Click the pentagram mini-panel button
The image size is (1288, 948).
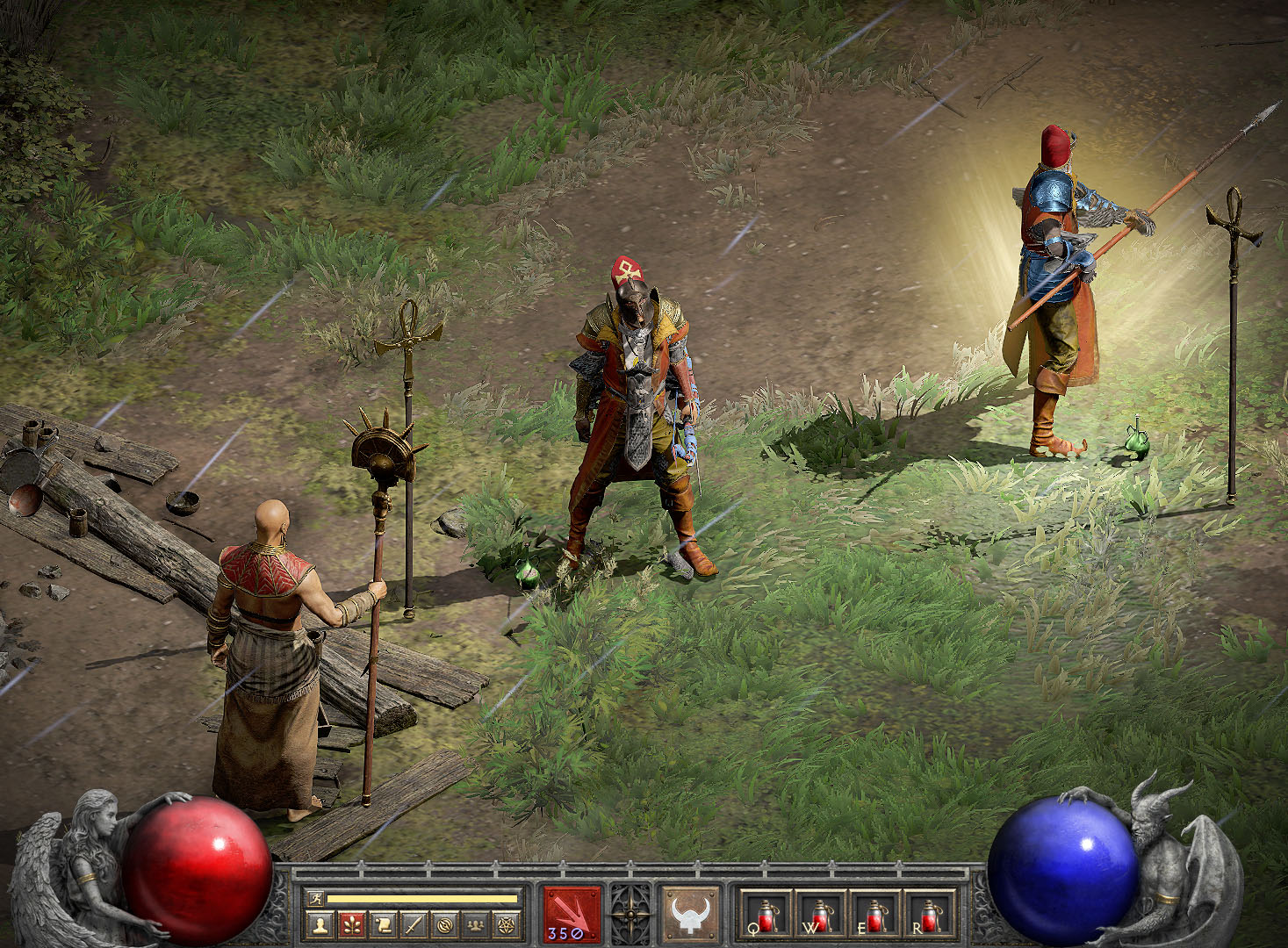point(507,924)
